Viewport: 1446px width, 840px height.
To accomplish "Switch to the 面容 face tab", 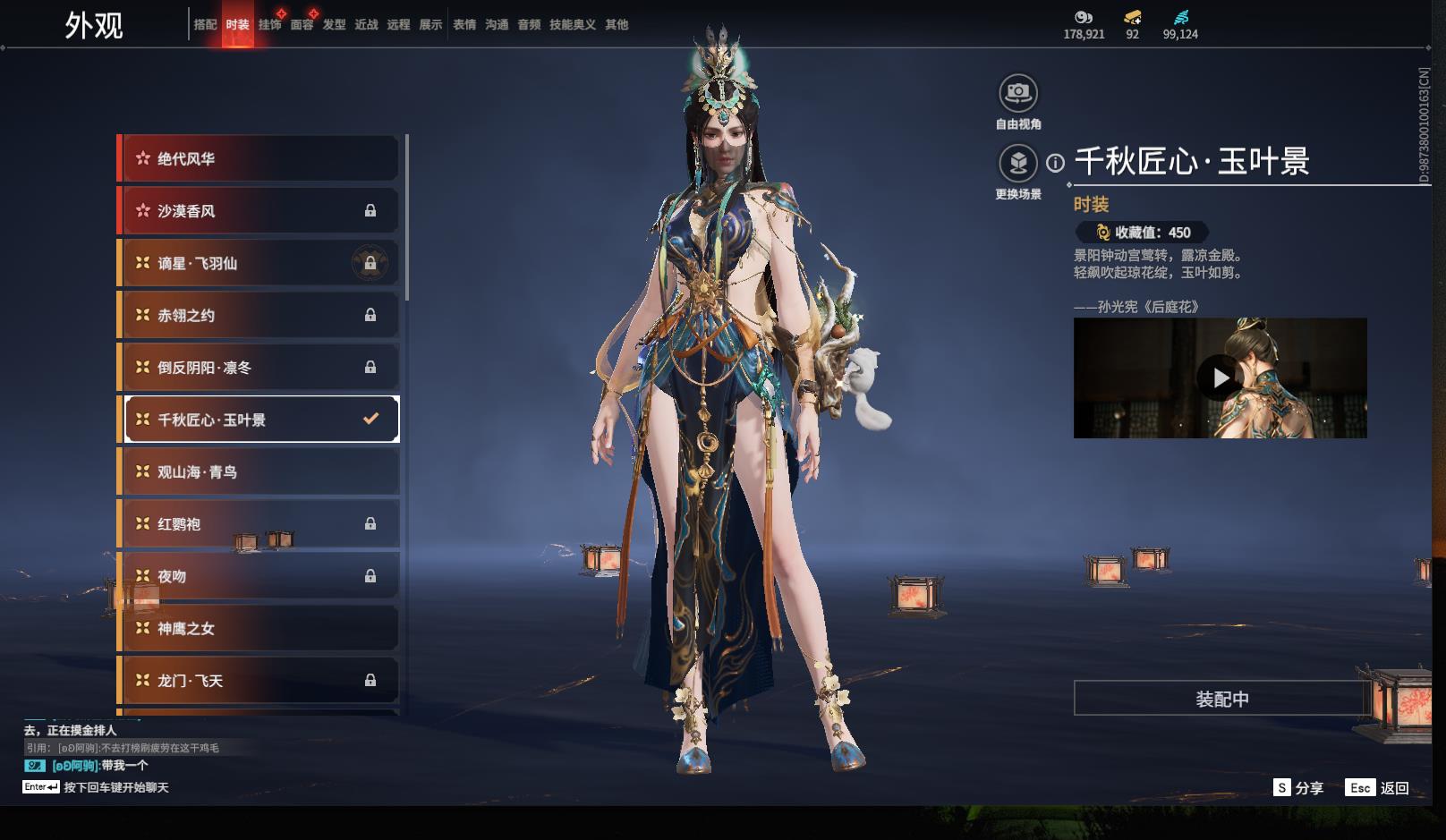I will [302, 25].
